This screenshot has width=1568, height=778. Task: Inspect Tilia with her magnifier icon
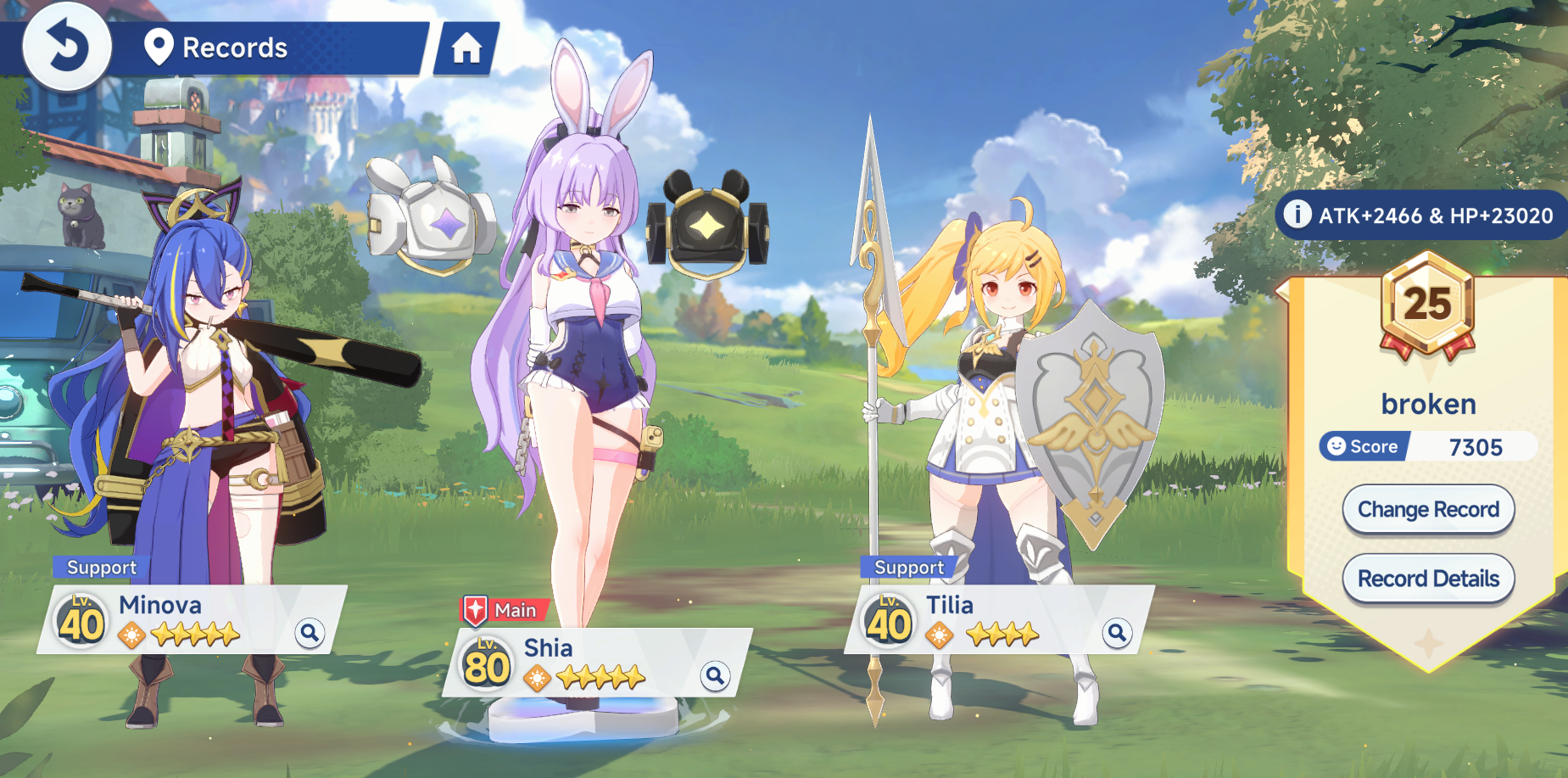tap(1117, 632)
